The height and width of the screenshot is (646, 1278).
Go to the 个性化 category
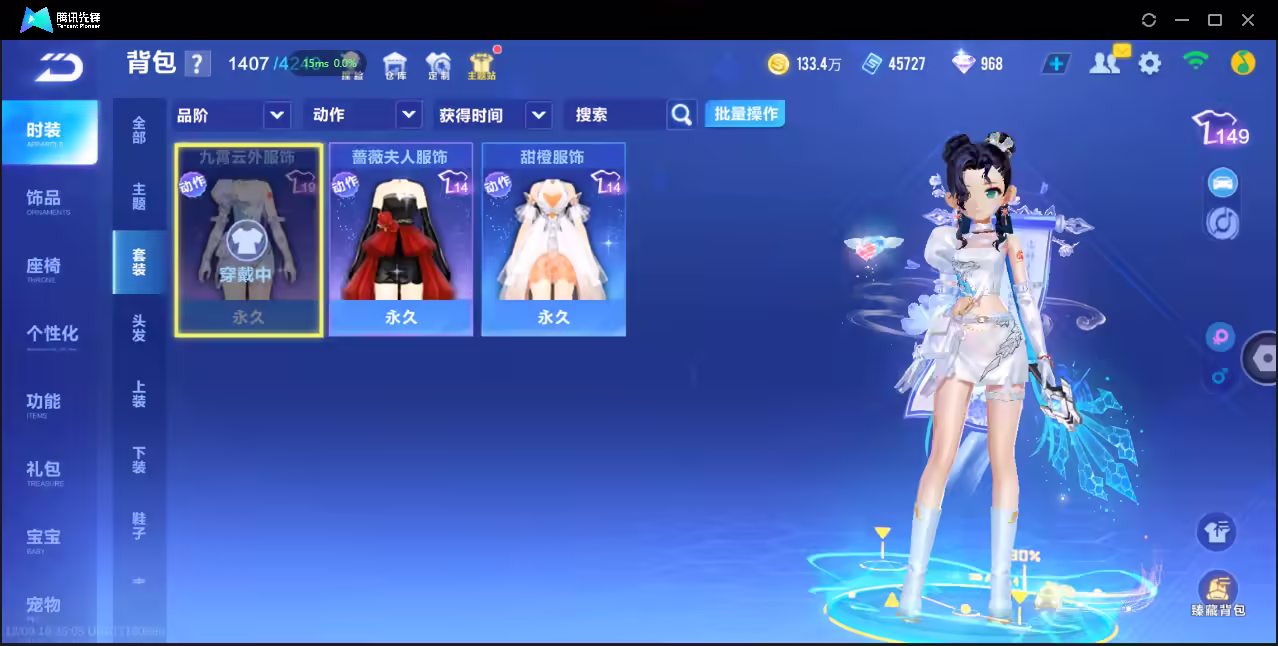click(51, 334)
